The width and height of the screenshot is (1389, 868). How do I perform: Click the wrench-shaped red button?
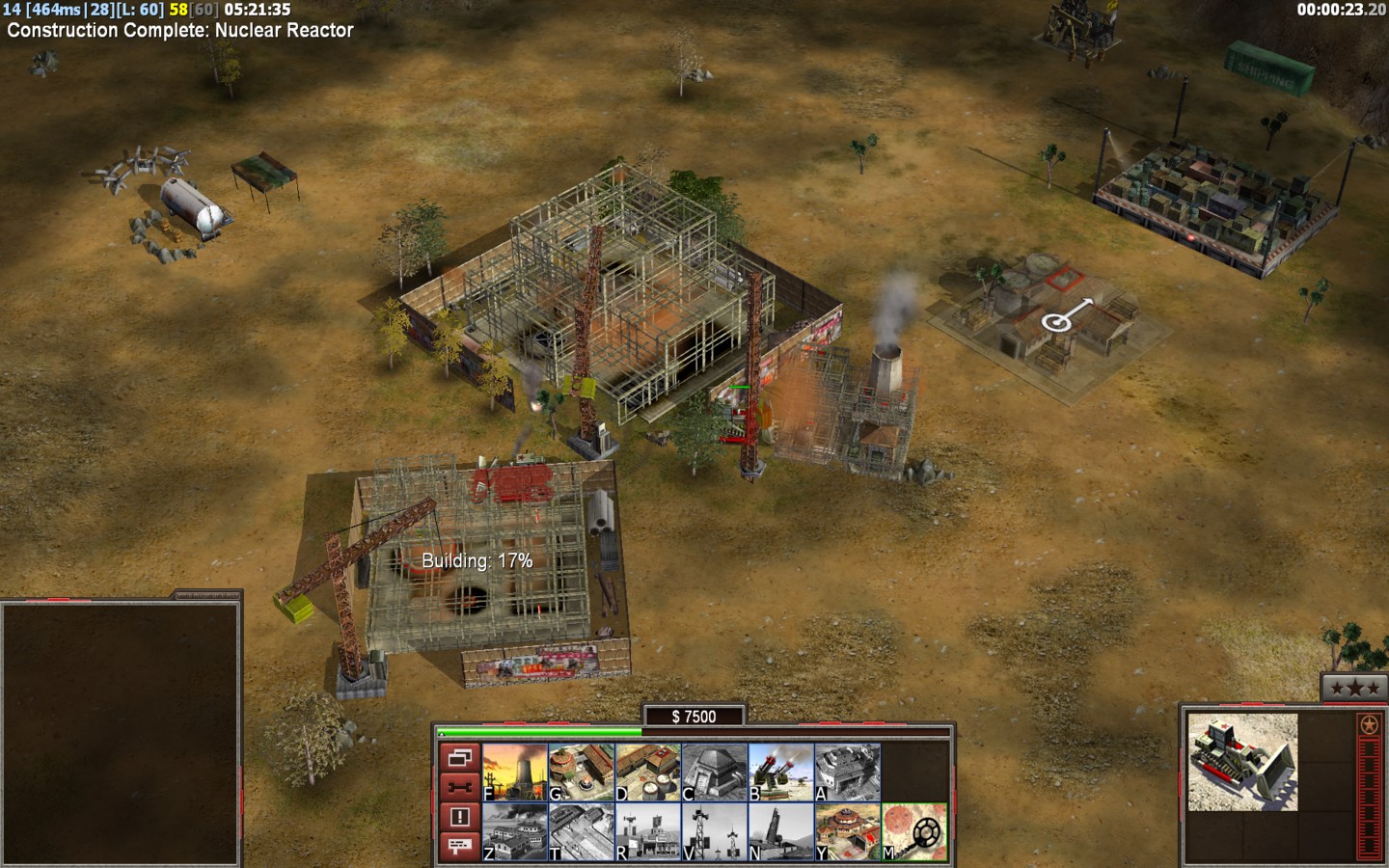click(x=459, y=787)
